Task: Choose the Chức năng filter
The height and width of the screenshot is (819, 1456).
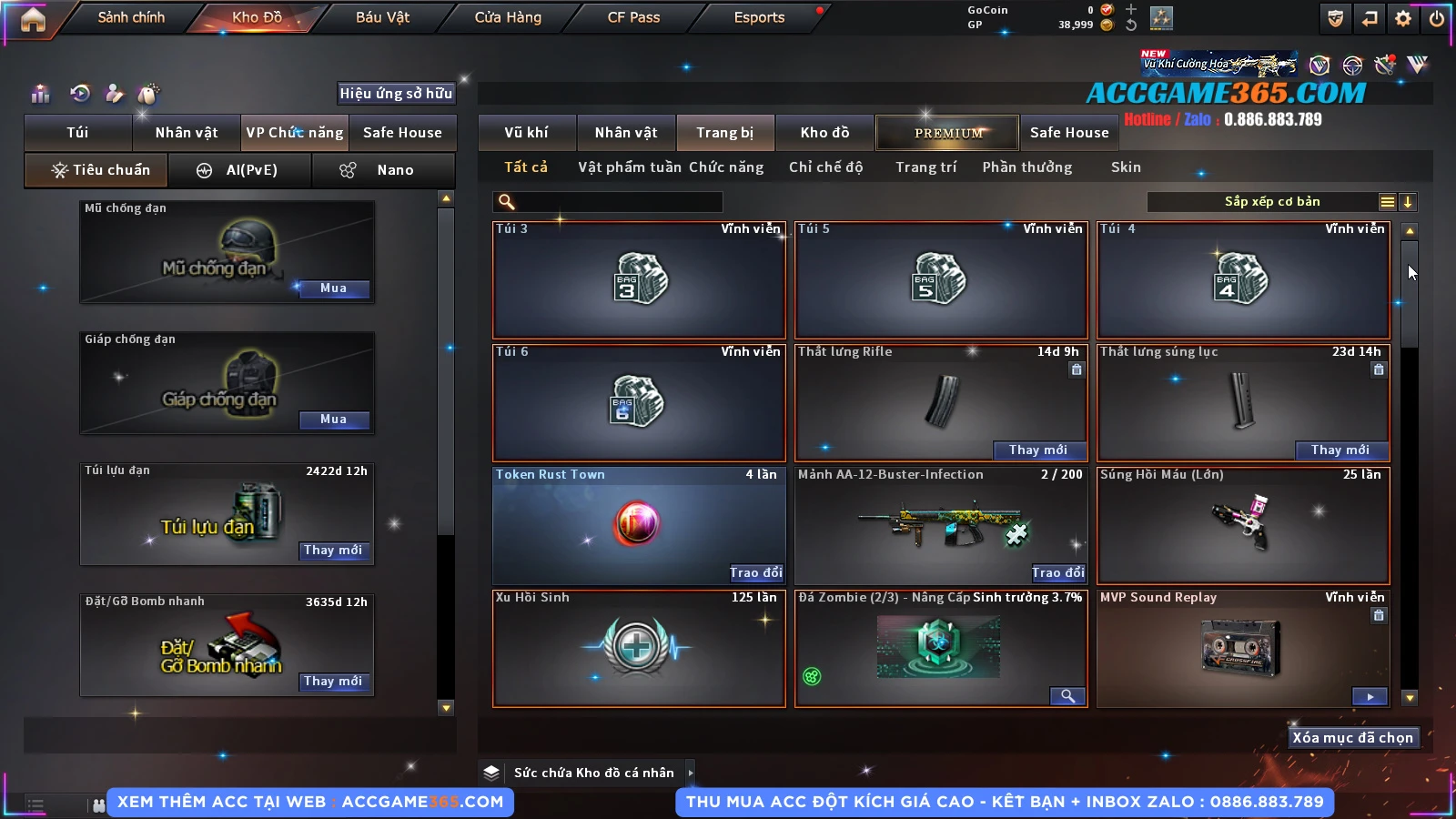Action: [726, 167]
